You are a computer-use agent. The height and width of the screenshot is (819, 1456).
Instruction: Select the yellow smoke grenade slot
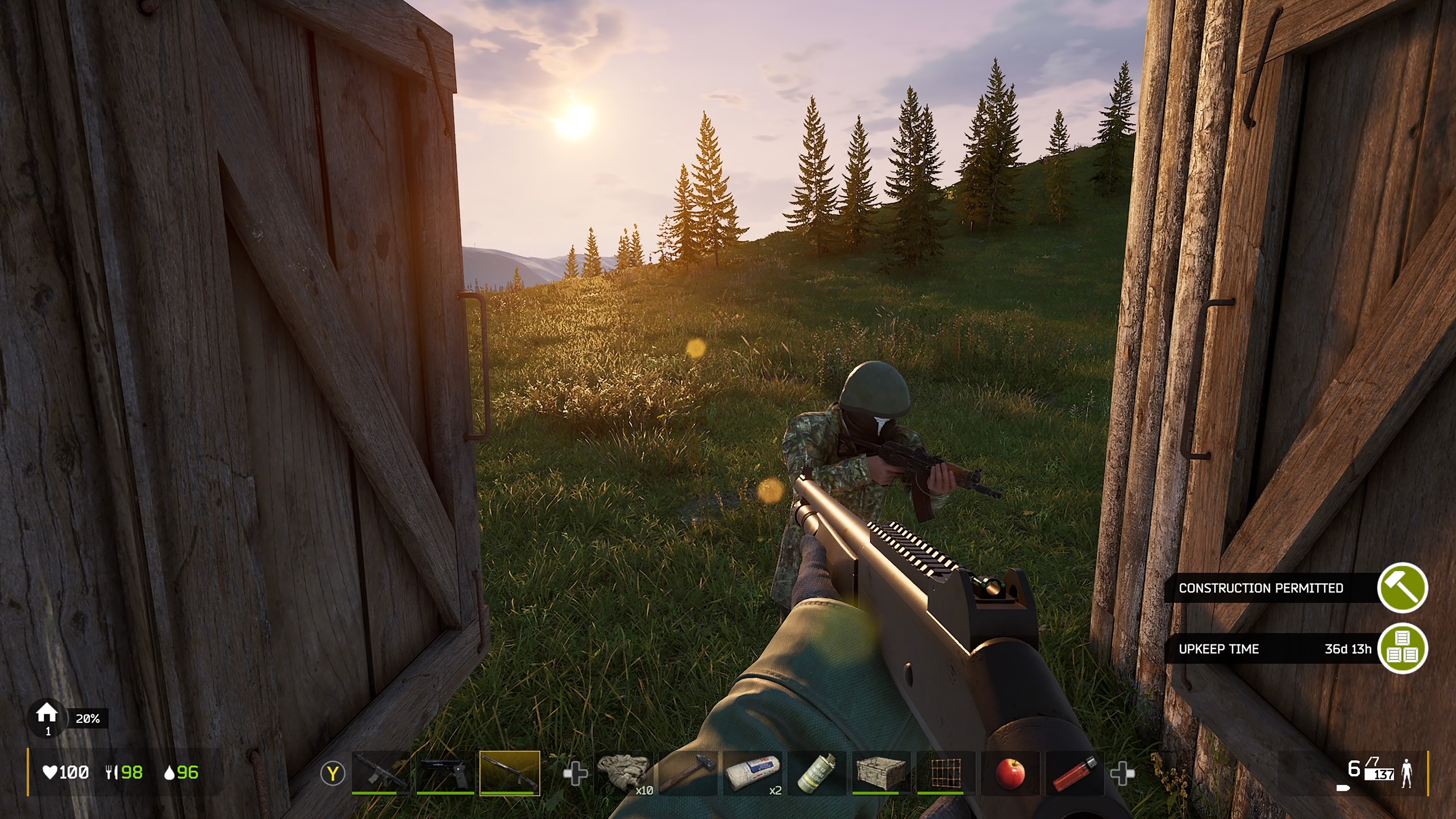pos(817,772)
